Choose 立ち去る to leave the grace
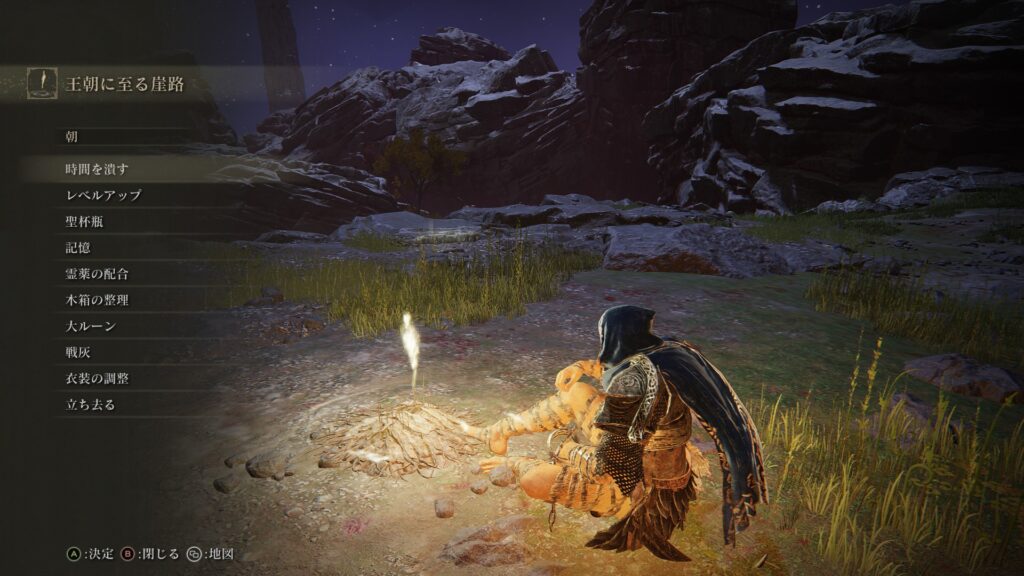This screenshot has width=1024, height=576. click(x=90, y=404)
